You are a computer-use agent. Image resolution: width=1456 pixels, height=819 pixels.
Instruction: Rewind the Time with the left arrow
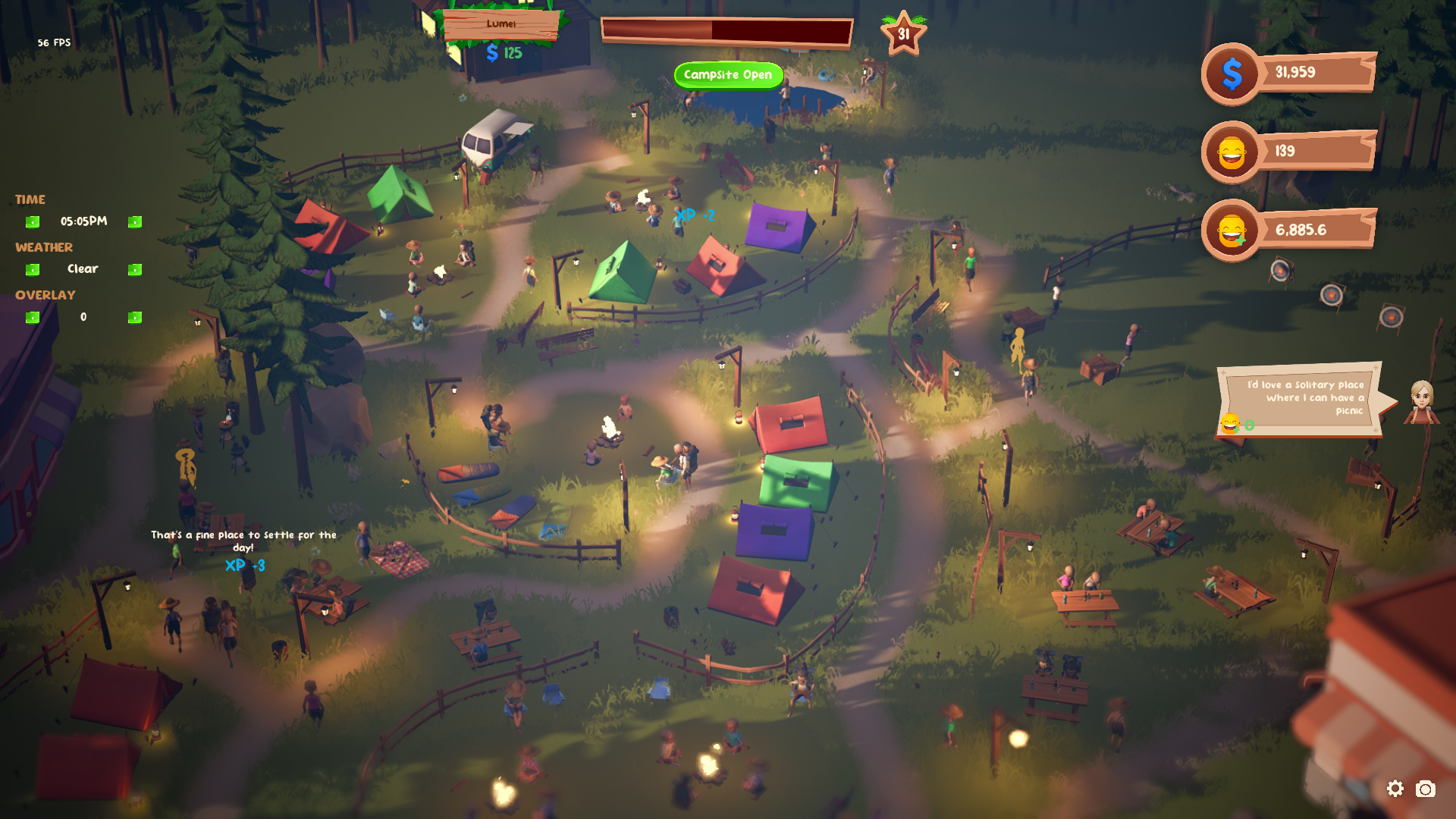click(32, 221)
